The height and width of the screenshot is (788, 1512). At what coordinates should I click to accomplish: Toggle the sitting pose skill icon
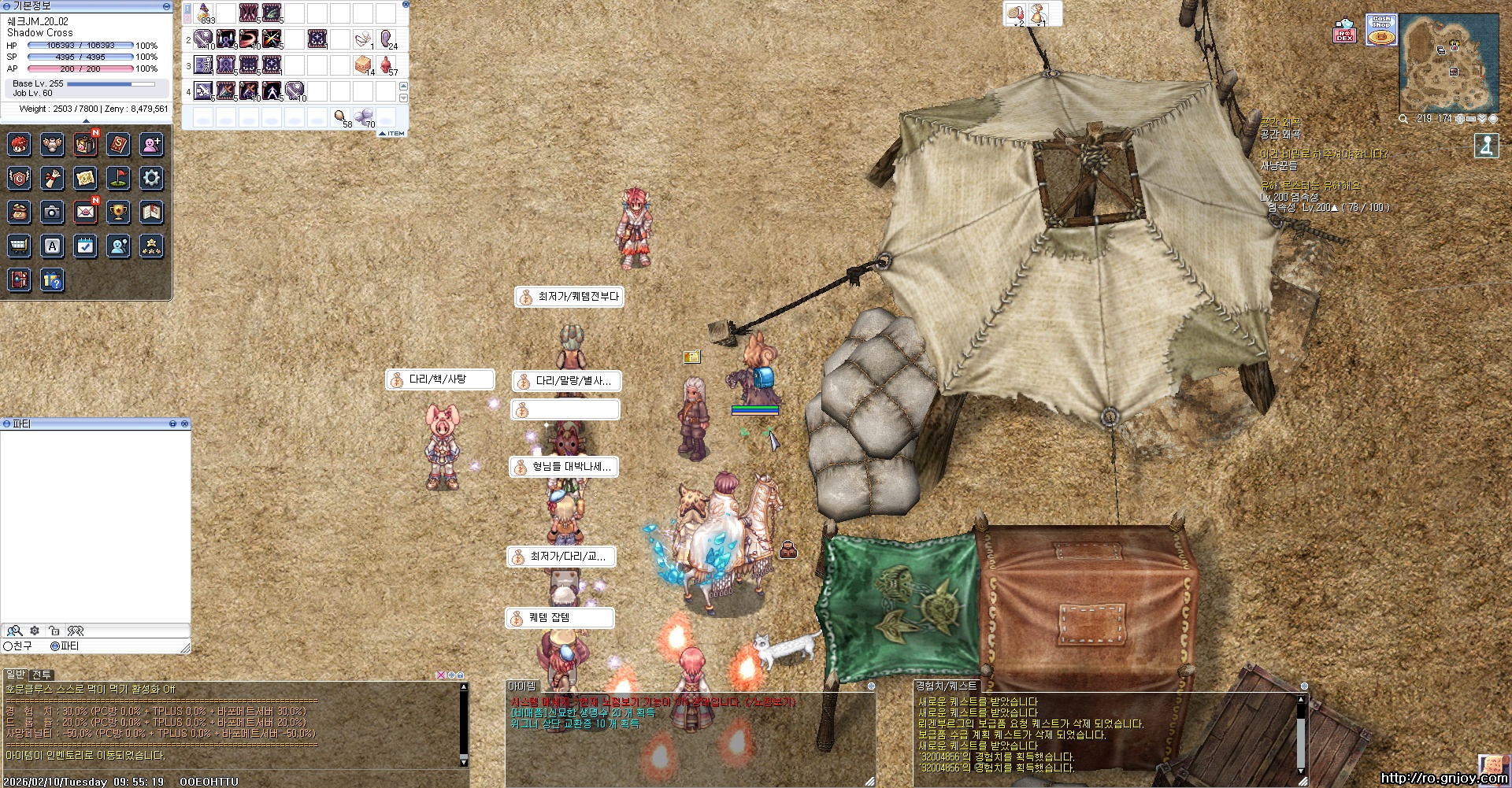coord(1486,146)
